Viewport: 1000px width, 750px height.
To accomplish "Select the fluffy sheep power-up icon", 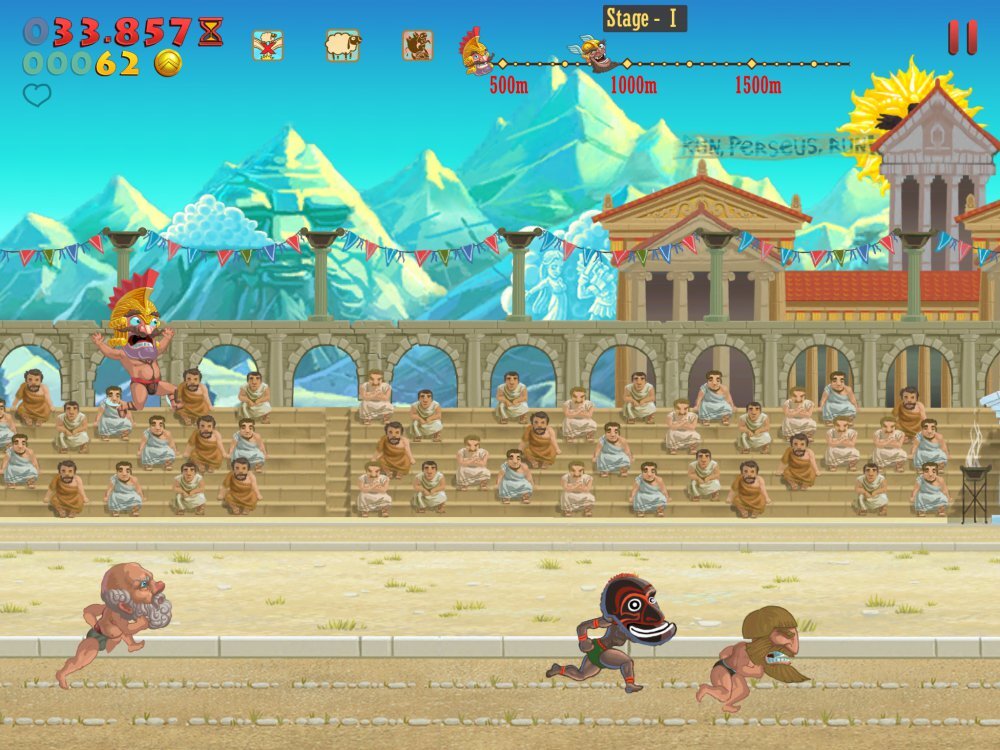I will point(342,45).
